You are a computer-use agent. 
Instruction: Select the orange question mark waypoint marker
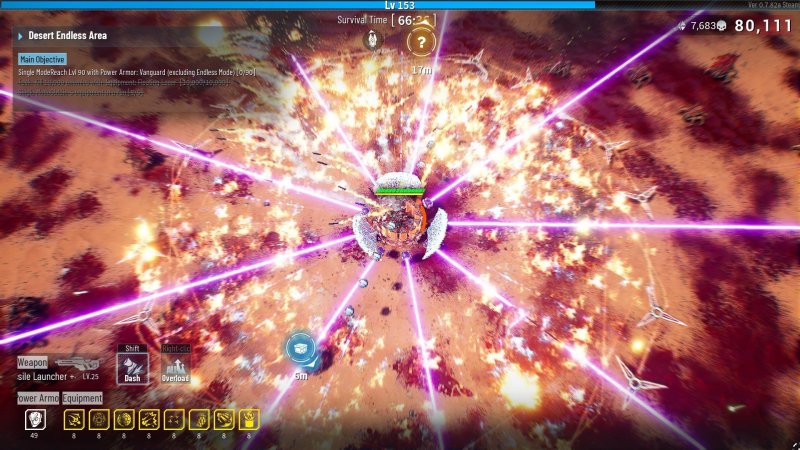(x=422, y=42)
